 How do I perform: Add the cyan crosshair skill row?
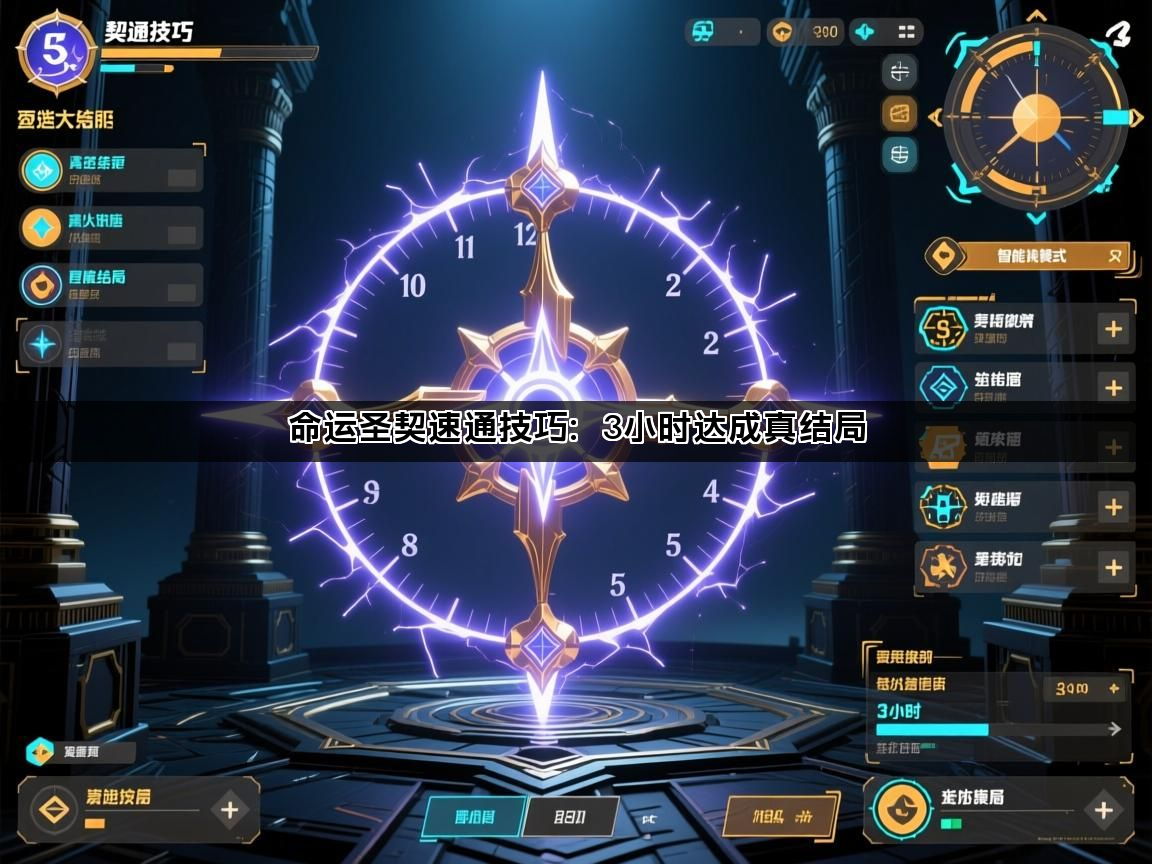[1112, 506]
